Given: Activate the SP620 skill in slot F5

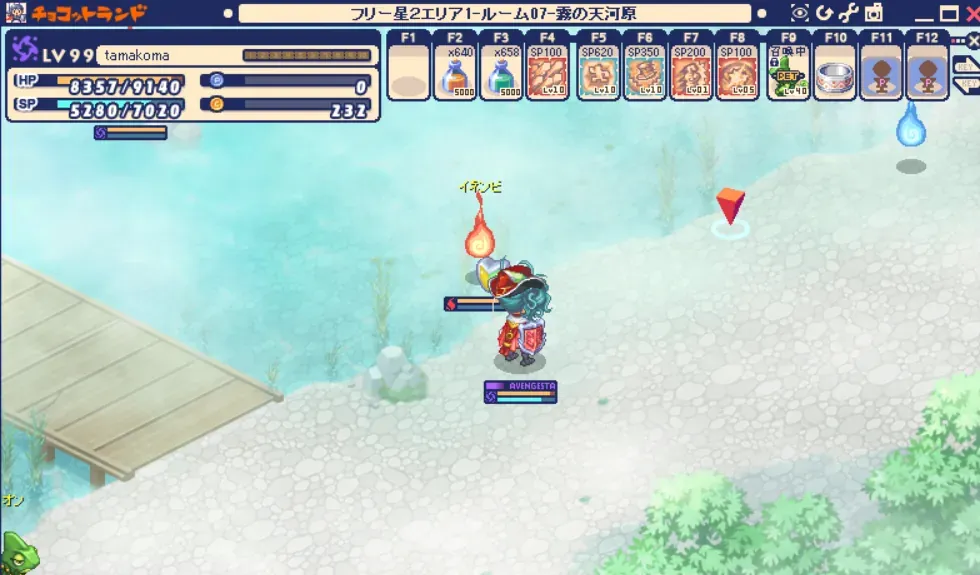Looking at the screenshot, I should 600,74.
